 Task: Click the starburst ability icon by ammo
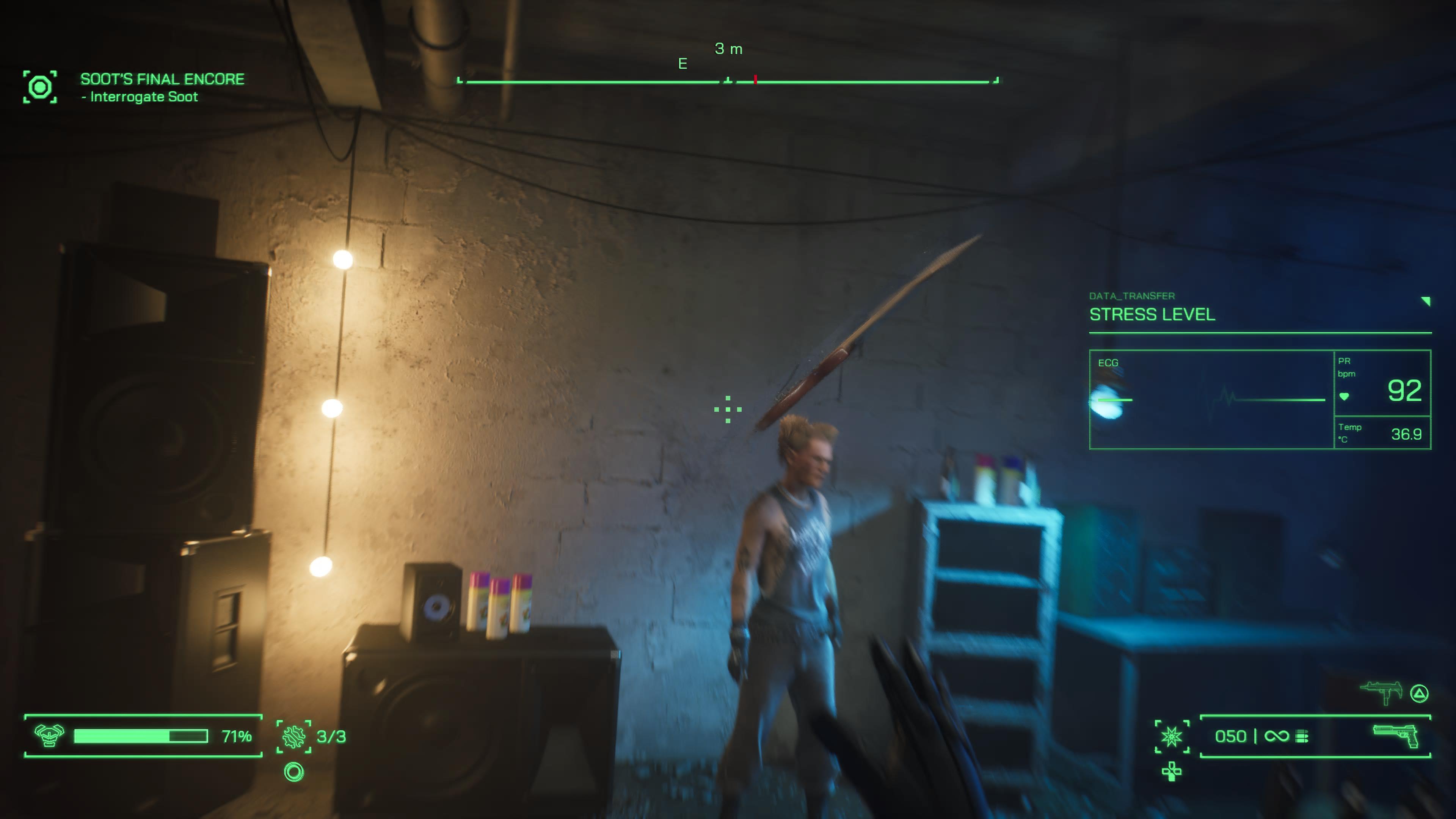pos(1171,736)
